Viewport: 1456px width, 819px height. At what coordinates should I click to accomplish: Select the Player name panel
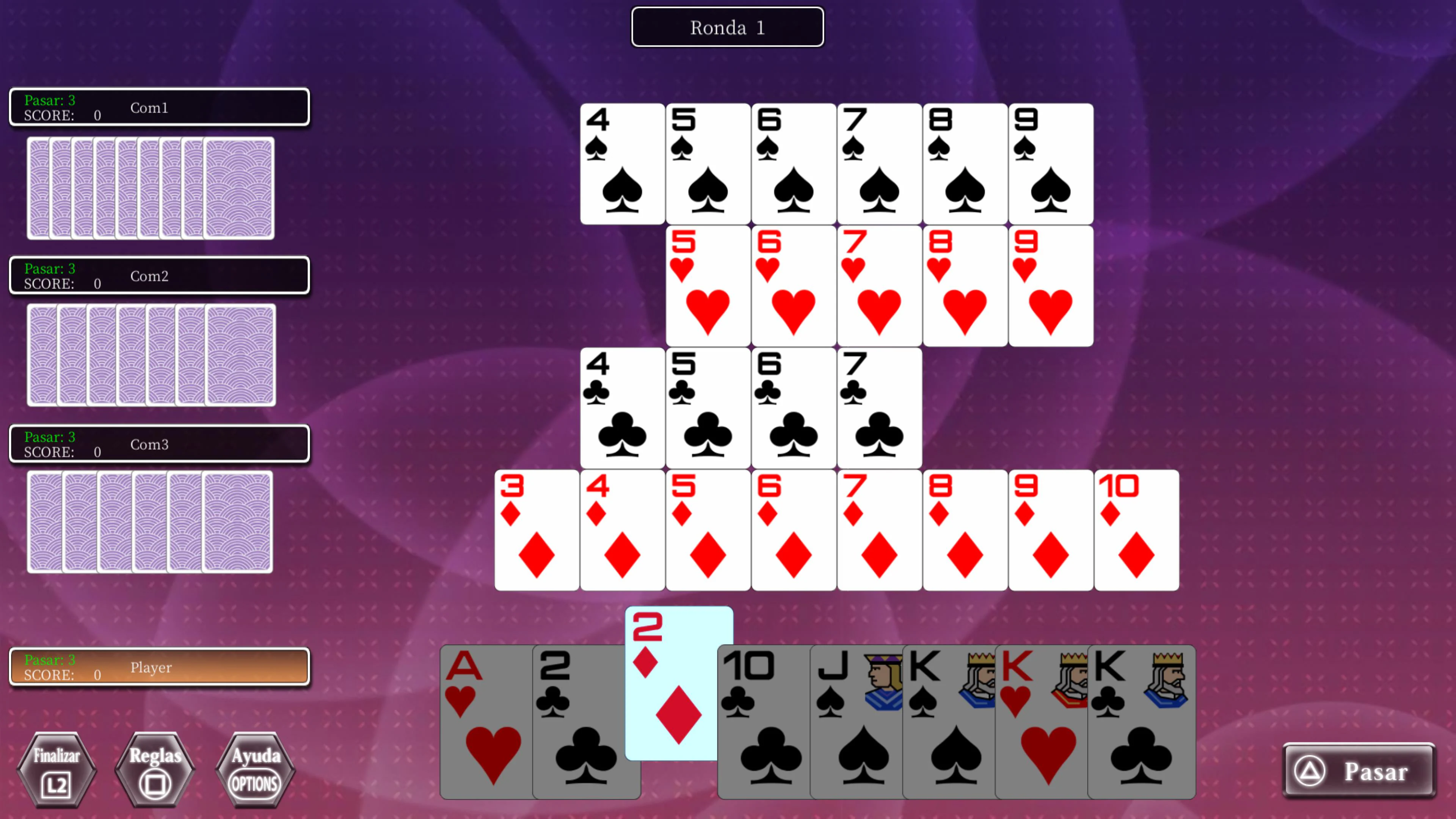tap(159, 667)
